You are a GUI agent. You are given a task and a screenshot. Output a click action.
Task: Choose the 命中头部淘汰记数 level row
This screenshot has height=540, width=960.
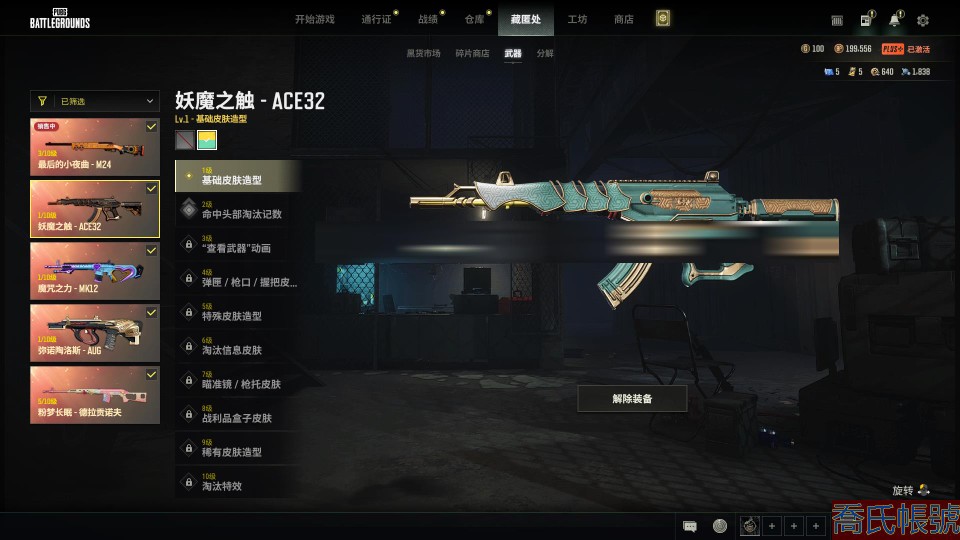[x=238, y=210]
